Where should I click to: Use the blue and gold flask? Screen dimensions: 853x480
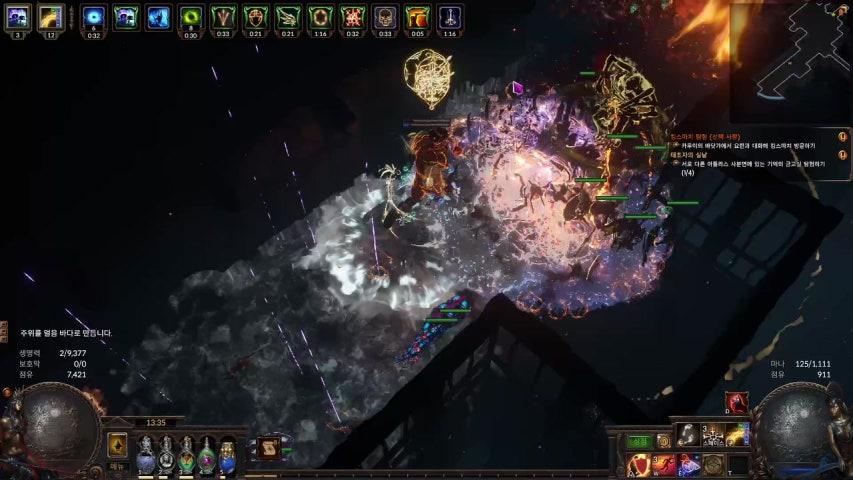(x=227, y=457)
